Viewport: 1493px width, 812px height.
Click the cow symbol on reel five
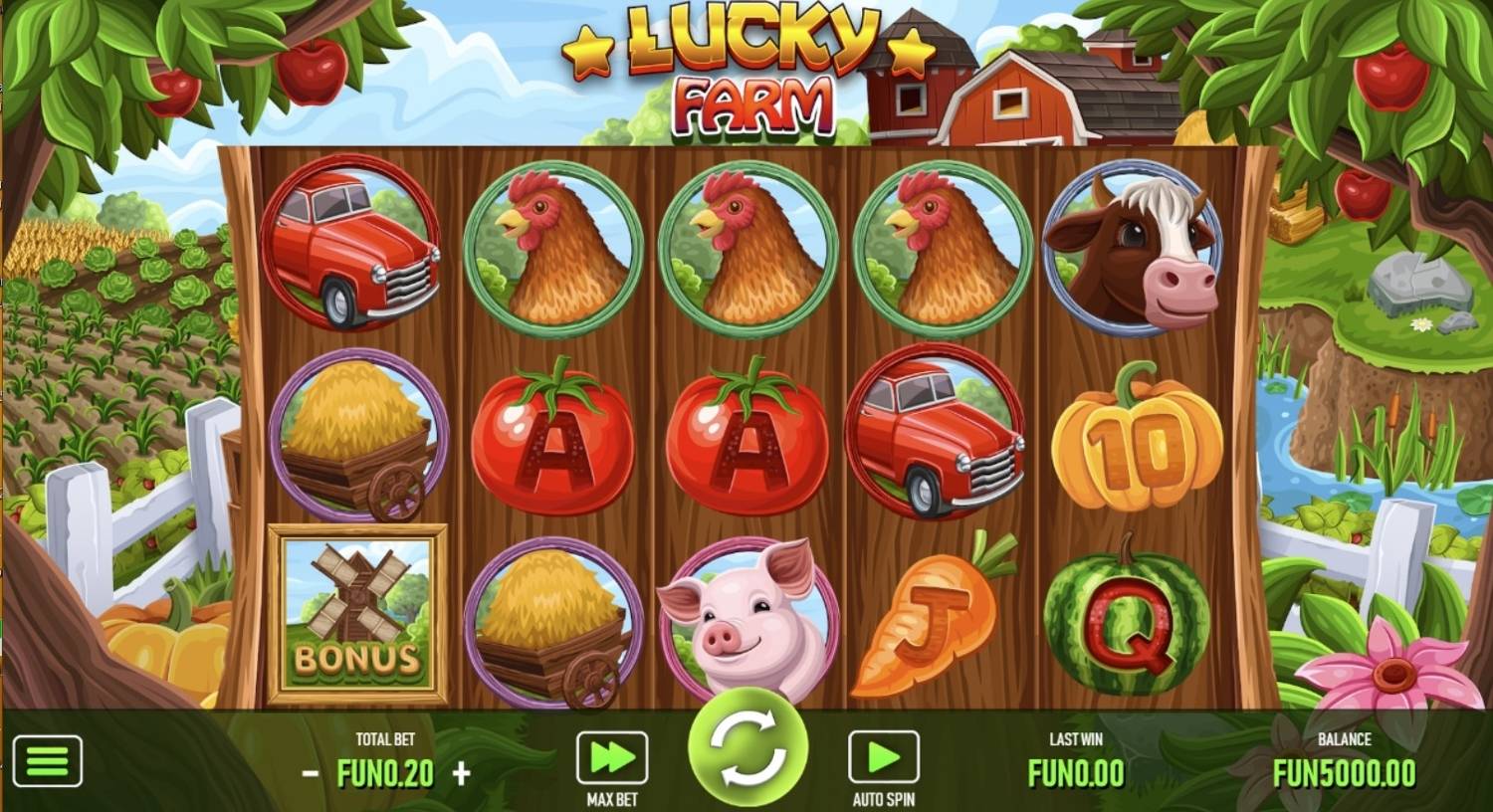pyautogui.click(x=1141, y=251)
